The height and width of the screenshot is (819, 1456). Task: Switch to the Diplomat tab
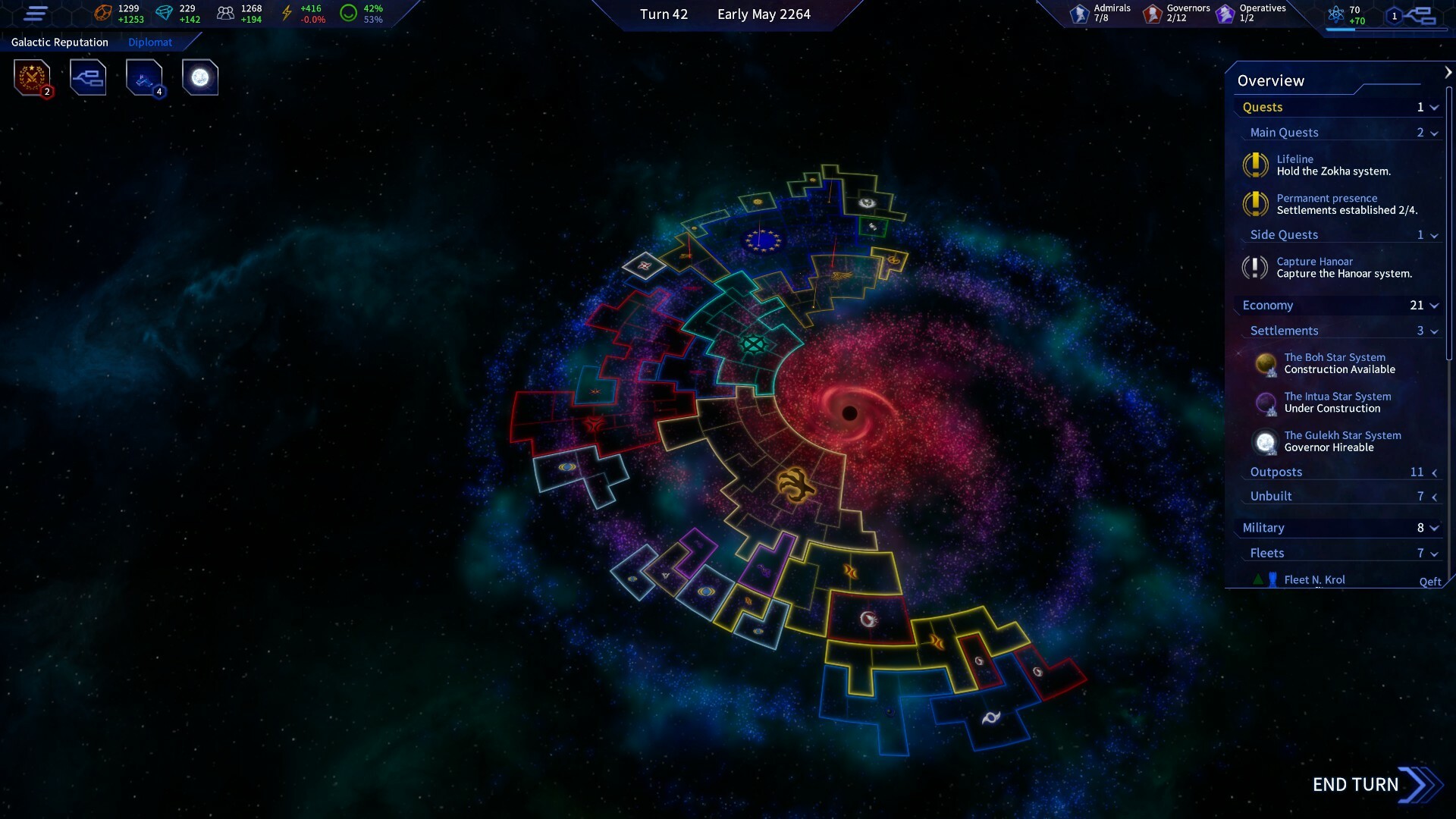[150, 42]
